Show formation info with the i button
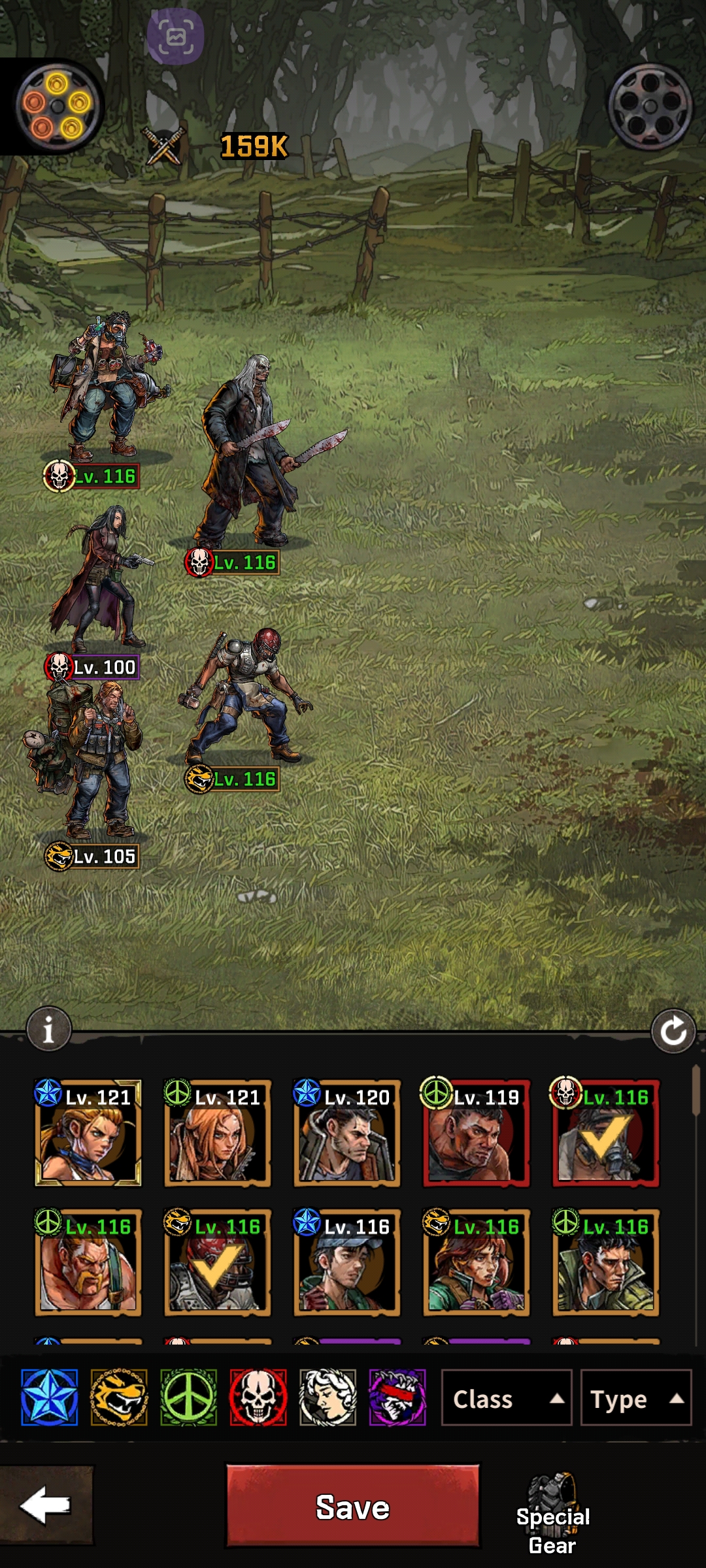Screen dimensions: 706x1568 tap(48, 1030)
